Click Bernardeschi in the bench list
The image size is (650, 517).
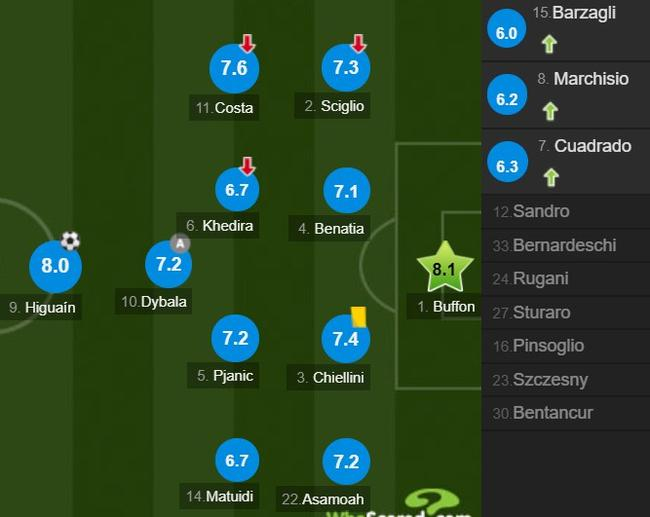(x=564, y=245)
